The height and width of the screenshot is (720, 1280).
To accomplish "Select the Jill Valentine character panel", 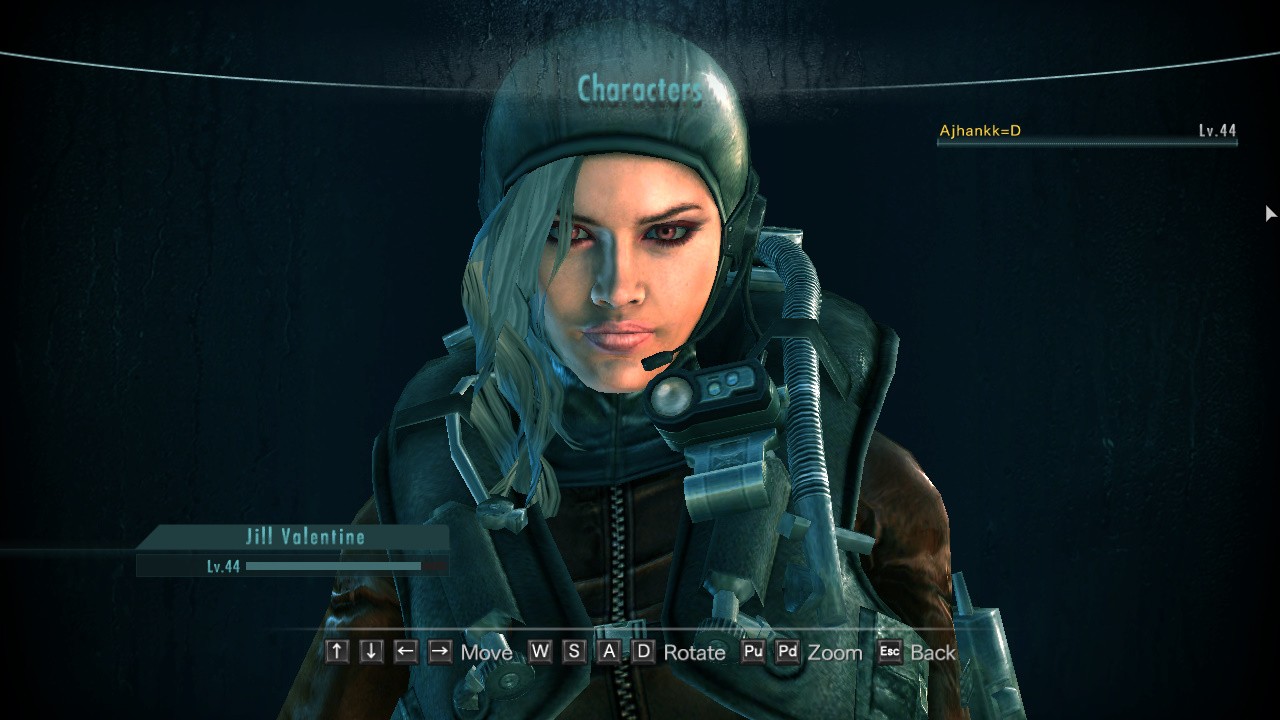I will click(304, 538).
